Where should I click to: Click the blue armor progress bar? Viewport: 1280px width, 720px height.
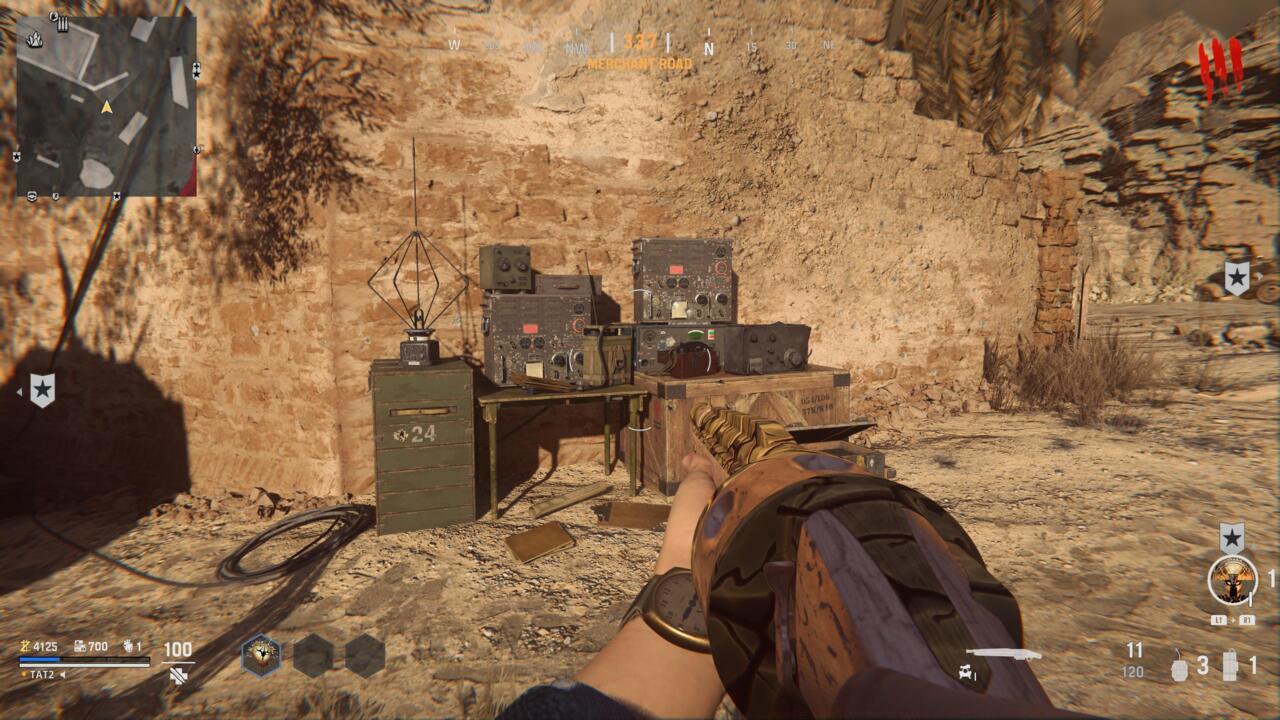40,660
